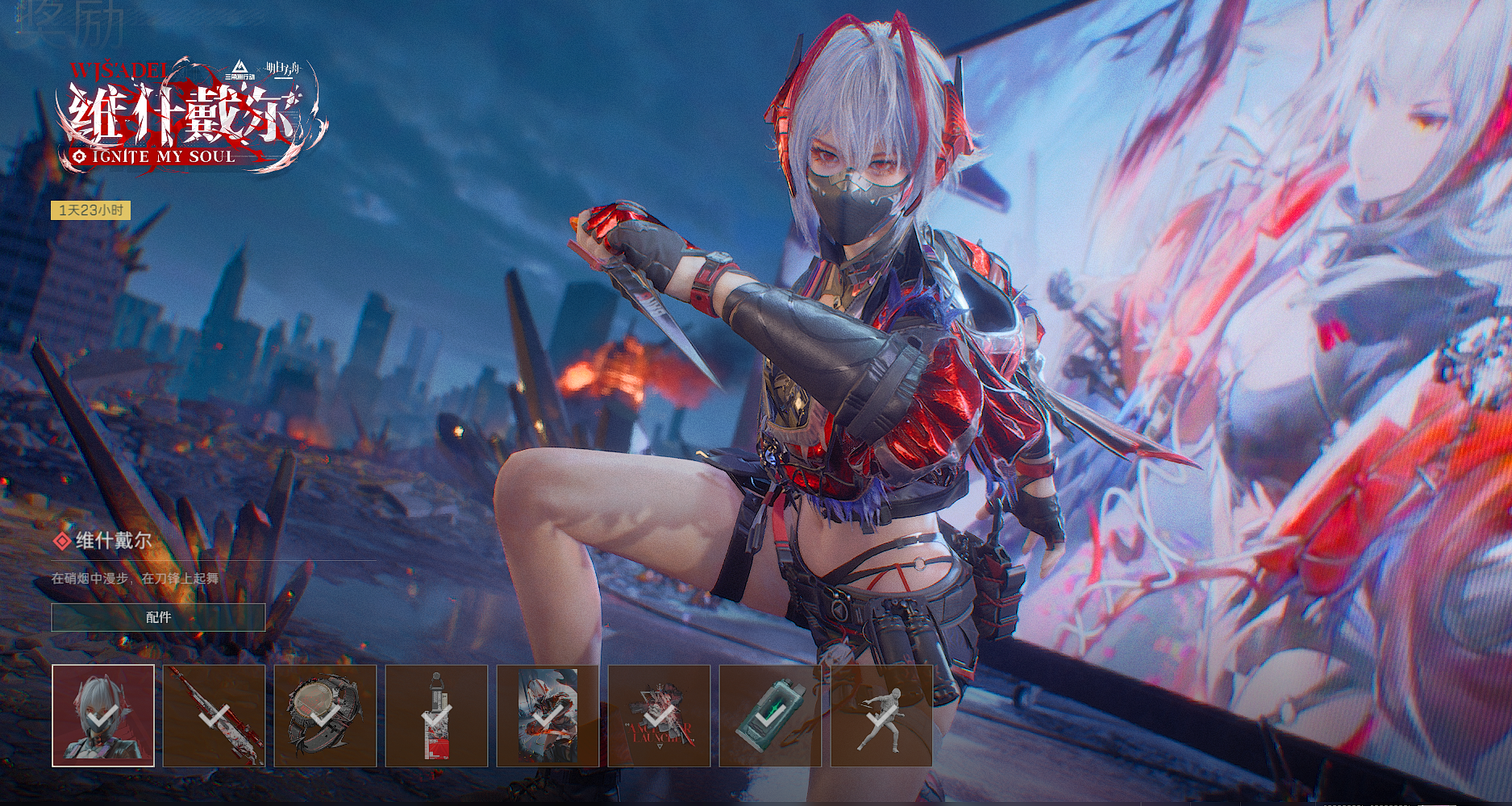This screenshot has width=1512, height=806.
Task: Select the Wiš'adel character skin thumbnail
Action: point(103,715)
